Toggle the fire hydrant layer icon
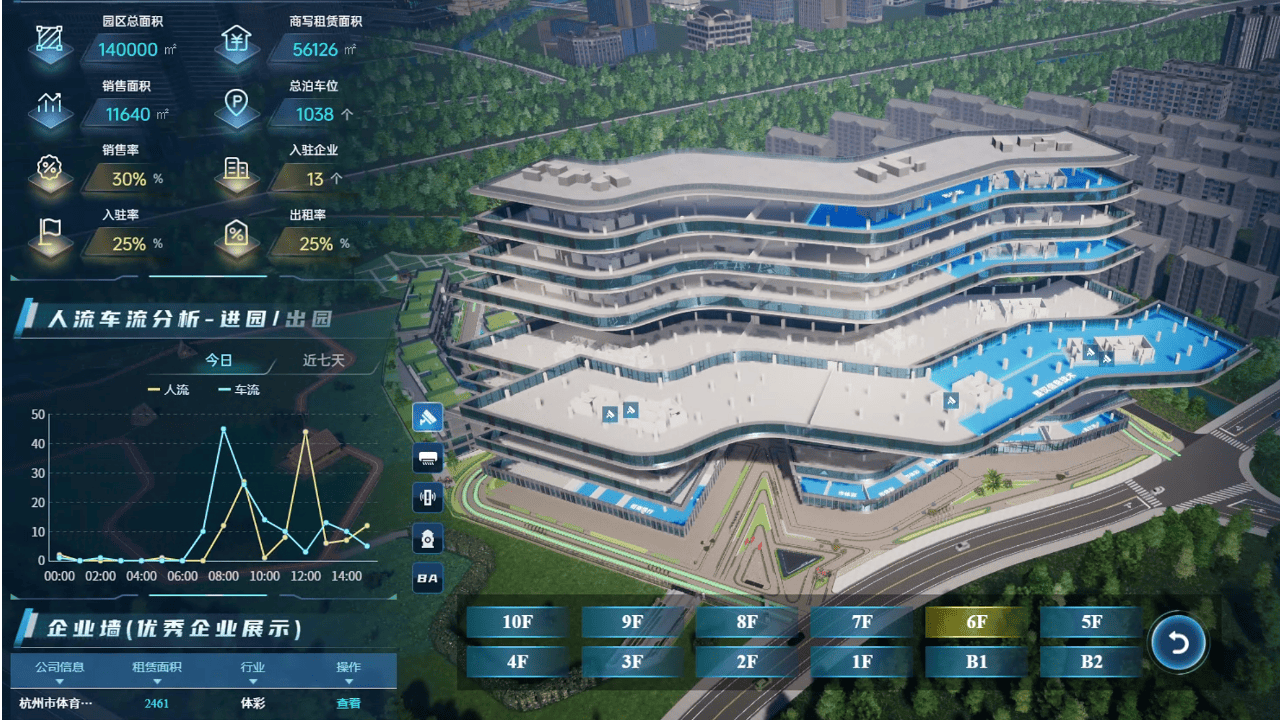 pos(428,538)
